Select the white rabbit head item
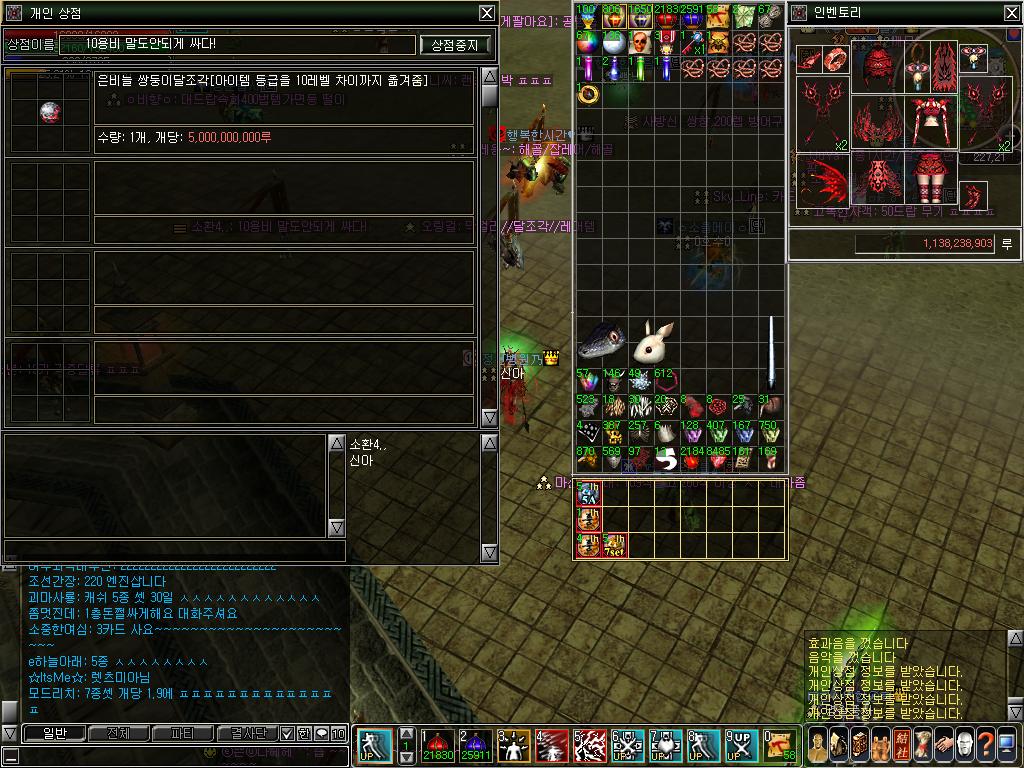This screenshot has height=768, width=1024. click(655, 344)
